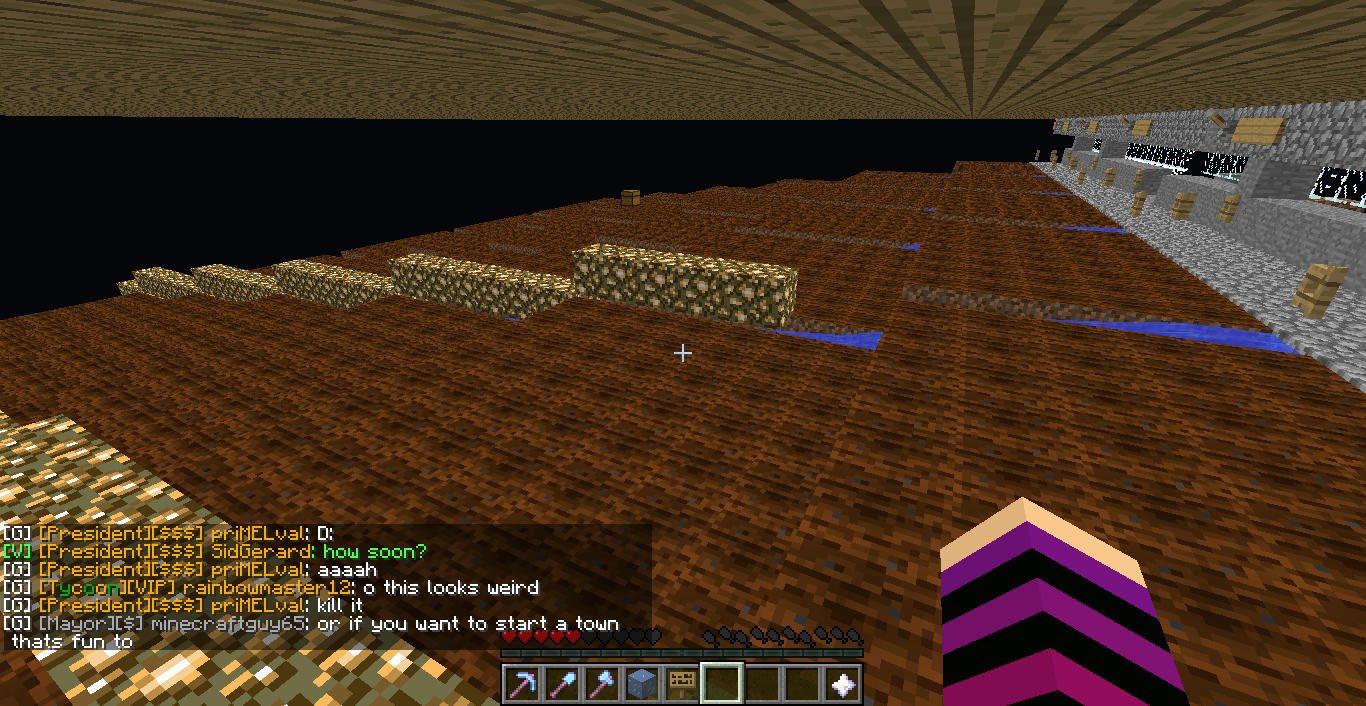The width and height of the screenshot is (1366, 706).
Task: Pick the nether star hotbar slot
Action: 843,684
